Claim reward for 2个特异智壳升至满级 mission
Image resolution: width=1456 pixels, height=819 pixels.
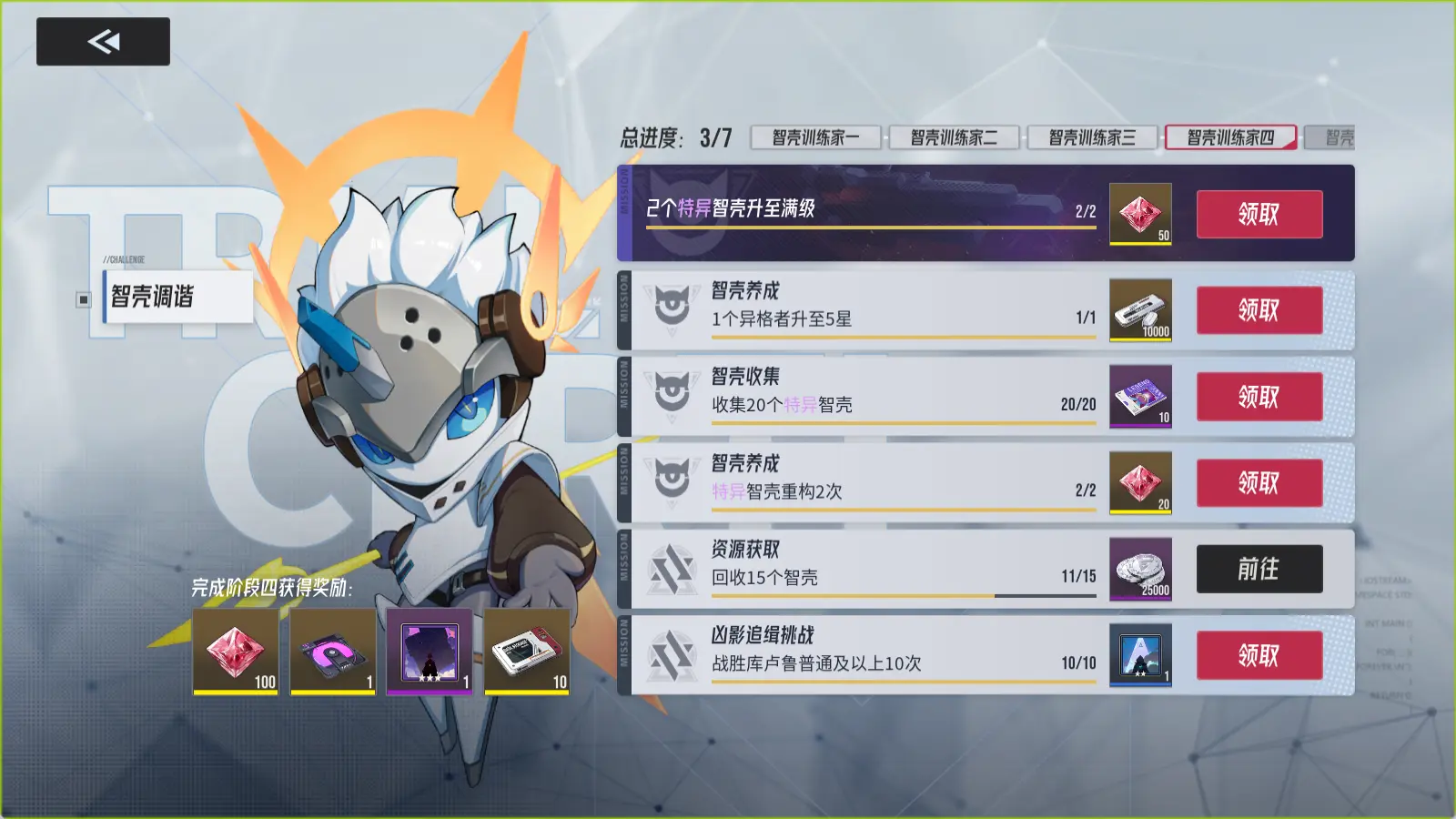[x=1259, y=215]
